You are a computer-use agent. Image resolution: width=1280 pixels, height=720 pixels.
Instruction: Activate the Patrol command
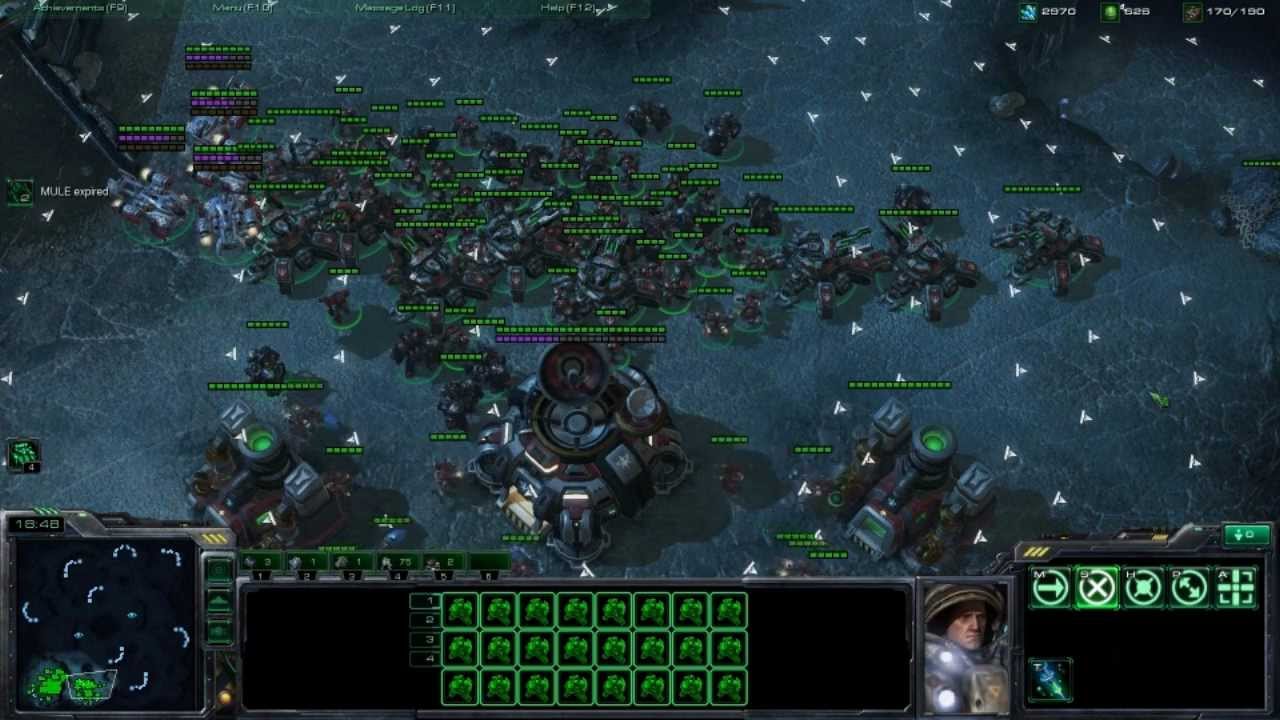(x=1189, y=589)
